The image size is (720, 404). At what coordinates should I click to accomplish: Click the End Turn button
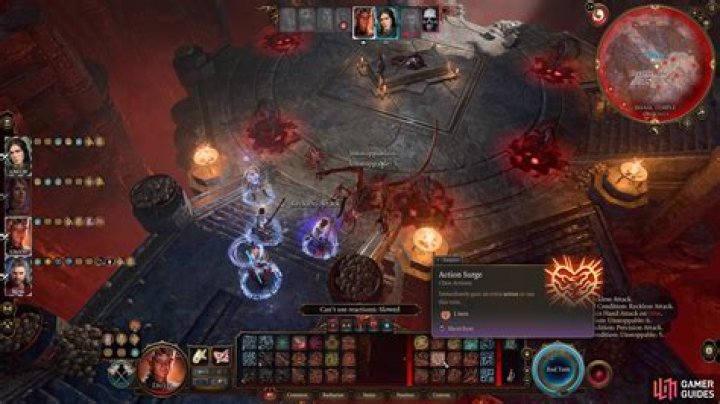(x=556, y=366)
